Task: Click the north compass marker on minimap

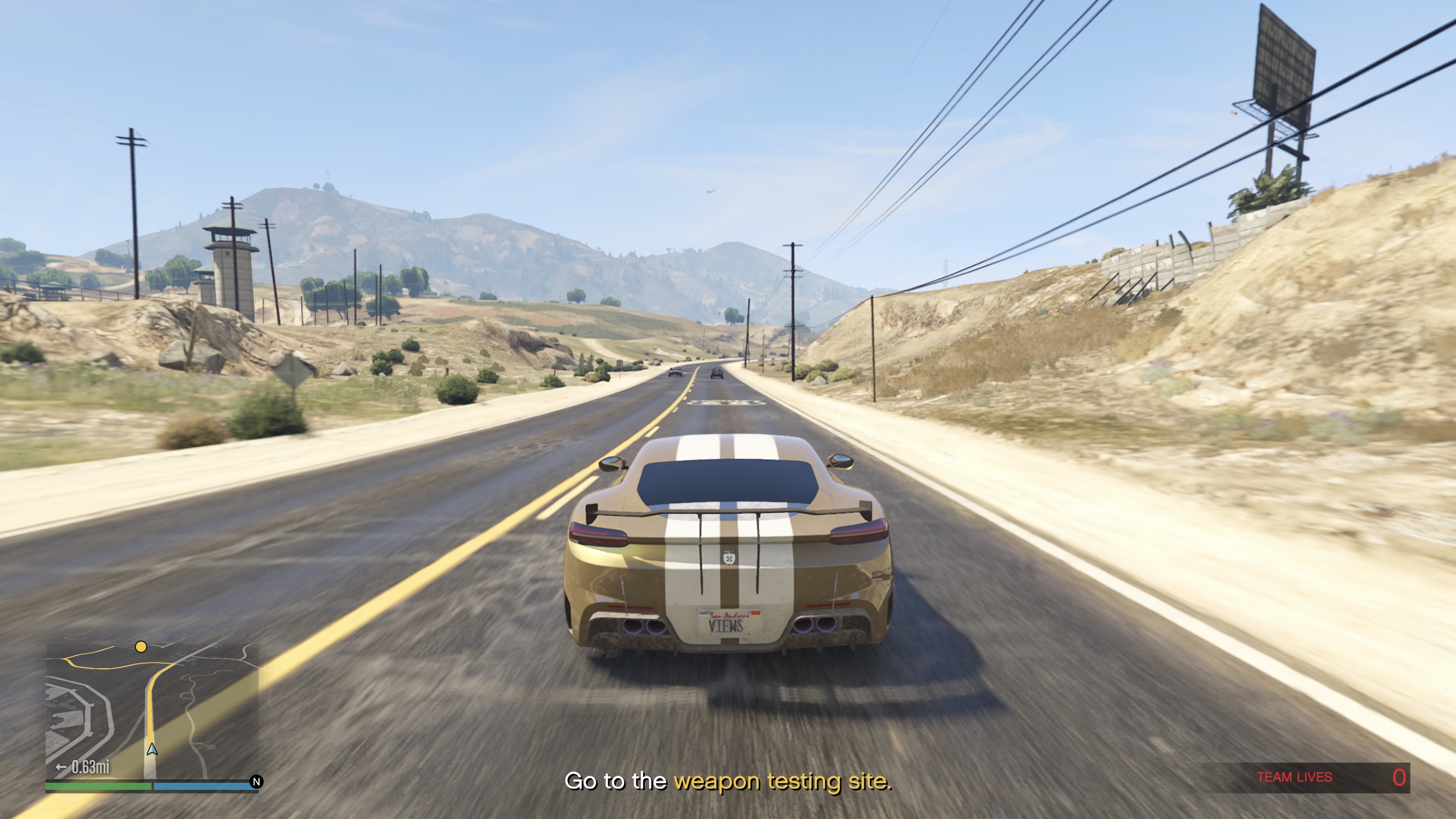Action: point(257,782)
